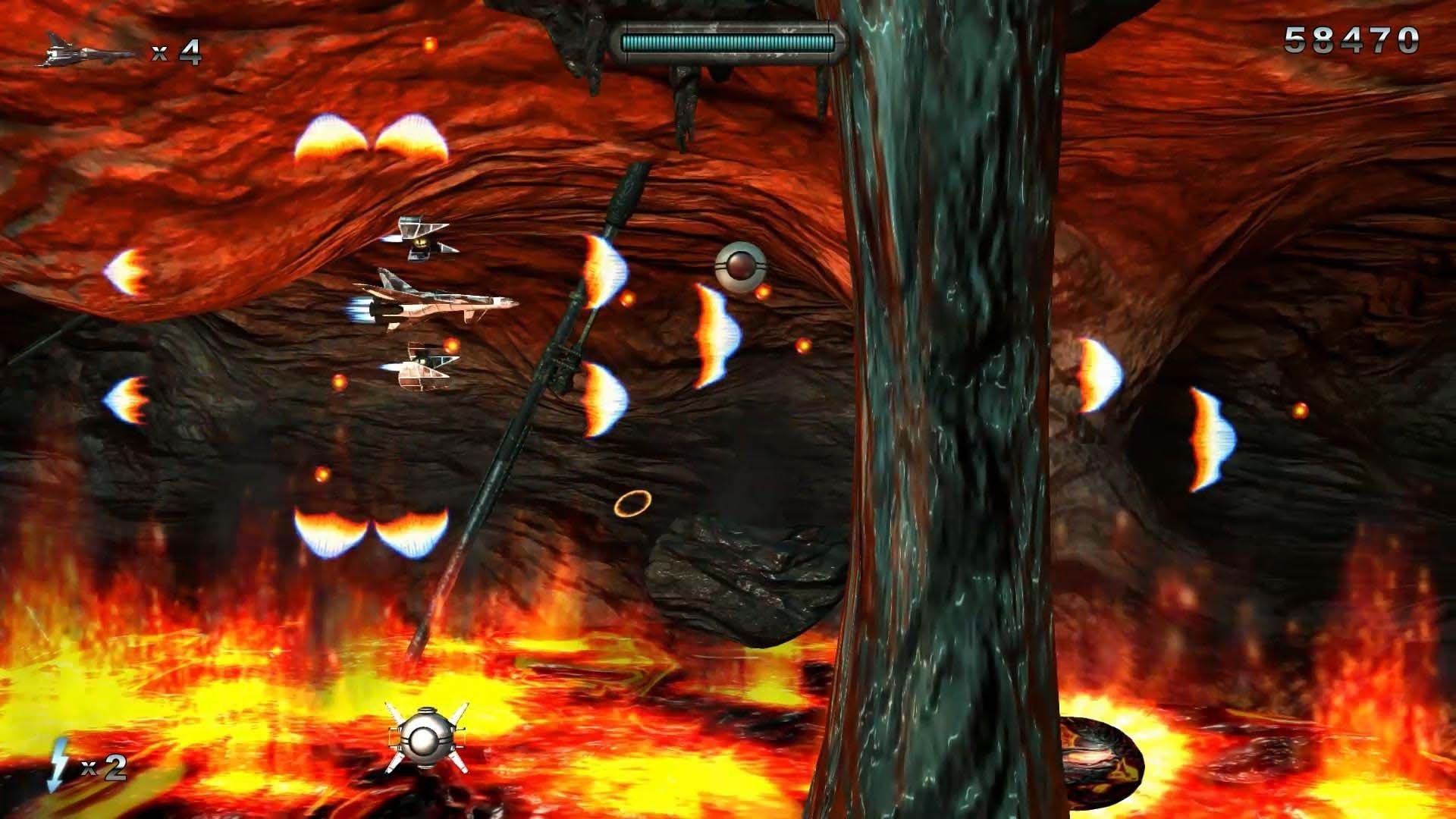The width and height of the screenshot is (1456, 819).
Task: Click the boss health bar at top of screen
Action: click(x=728, y=43)
